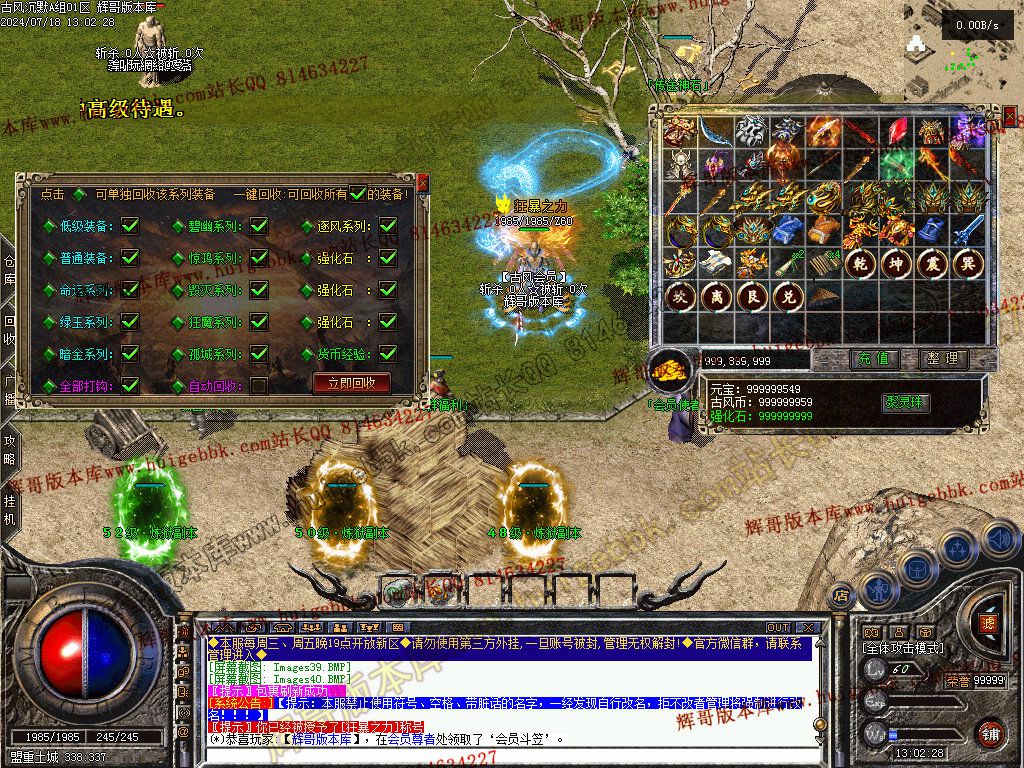Image resolution: width=1024 pixels, height=768 pixels.
Task: Open the 店 shop round button
Action: pyautogui.click(x=841, y=594)
